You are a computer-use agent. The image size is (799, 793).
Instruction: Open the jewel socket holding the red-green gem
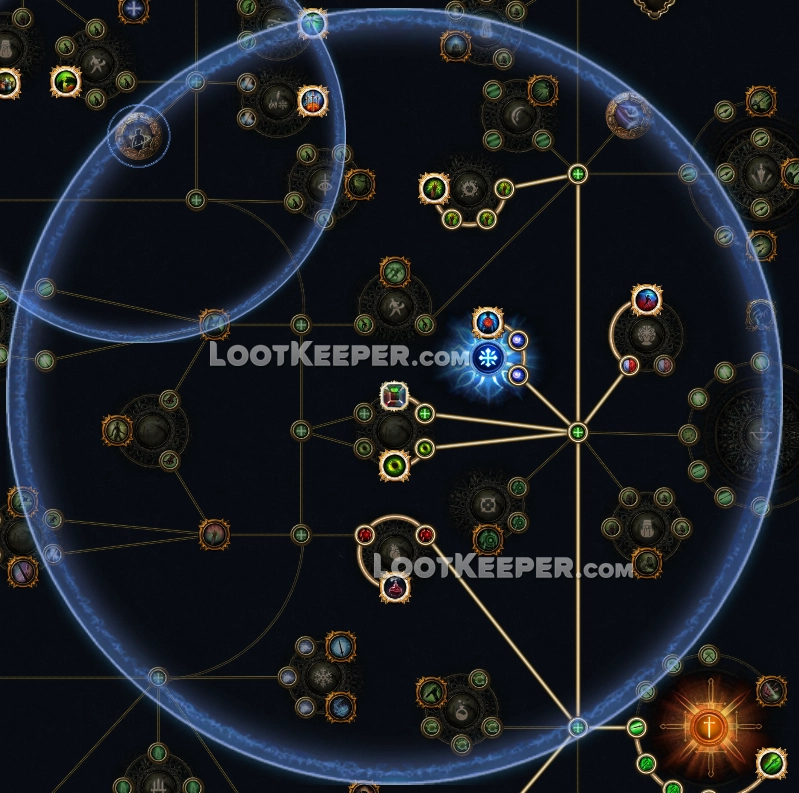[x=394, y=397]
